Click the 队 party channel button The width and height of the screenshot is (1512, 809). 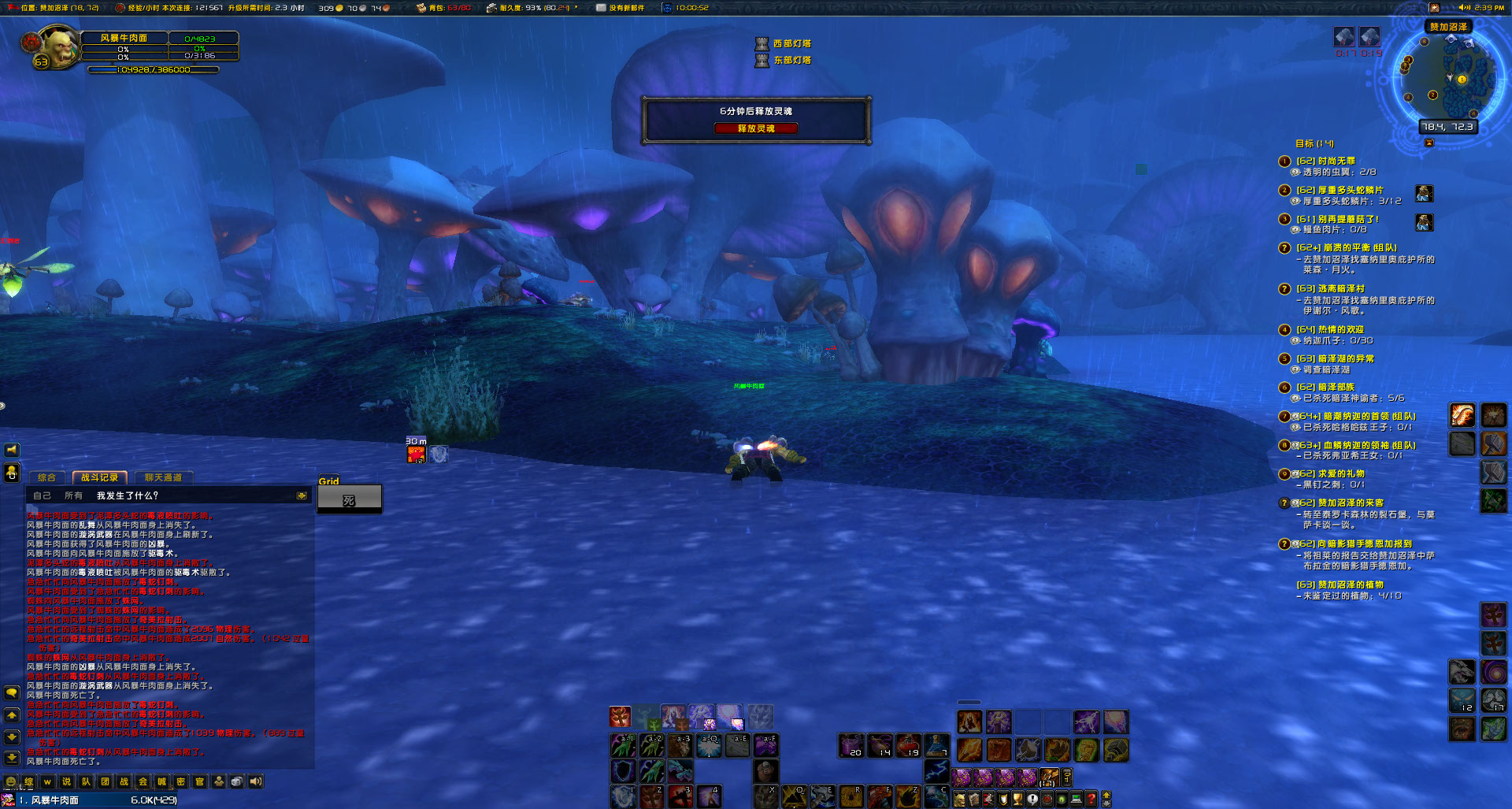tap(86, 782)
